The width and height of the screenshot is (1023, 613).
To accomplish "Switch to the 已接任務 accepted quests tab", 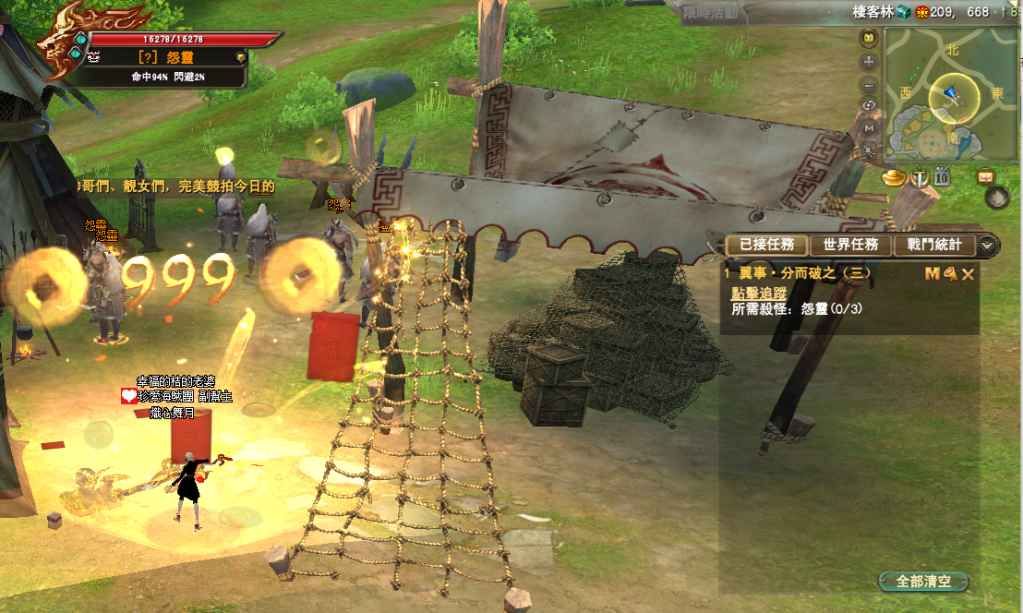I will [761, 245].
